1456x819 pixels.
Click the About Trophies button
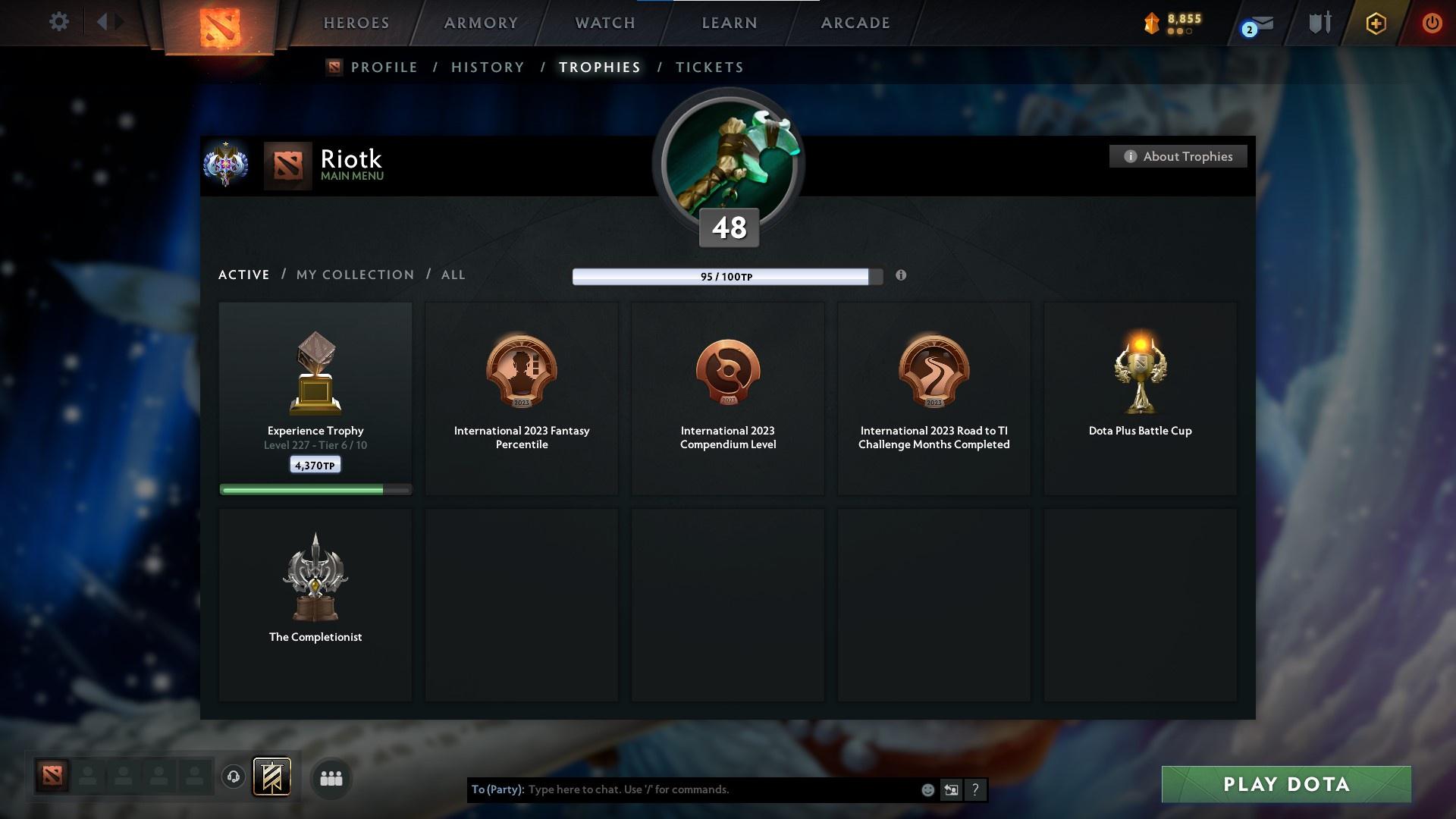click(x=1178, y=156)
